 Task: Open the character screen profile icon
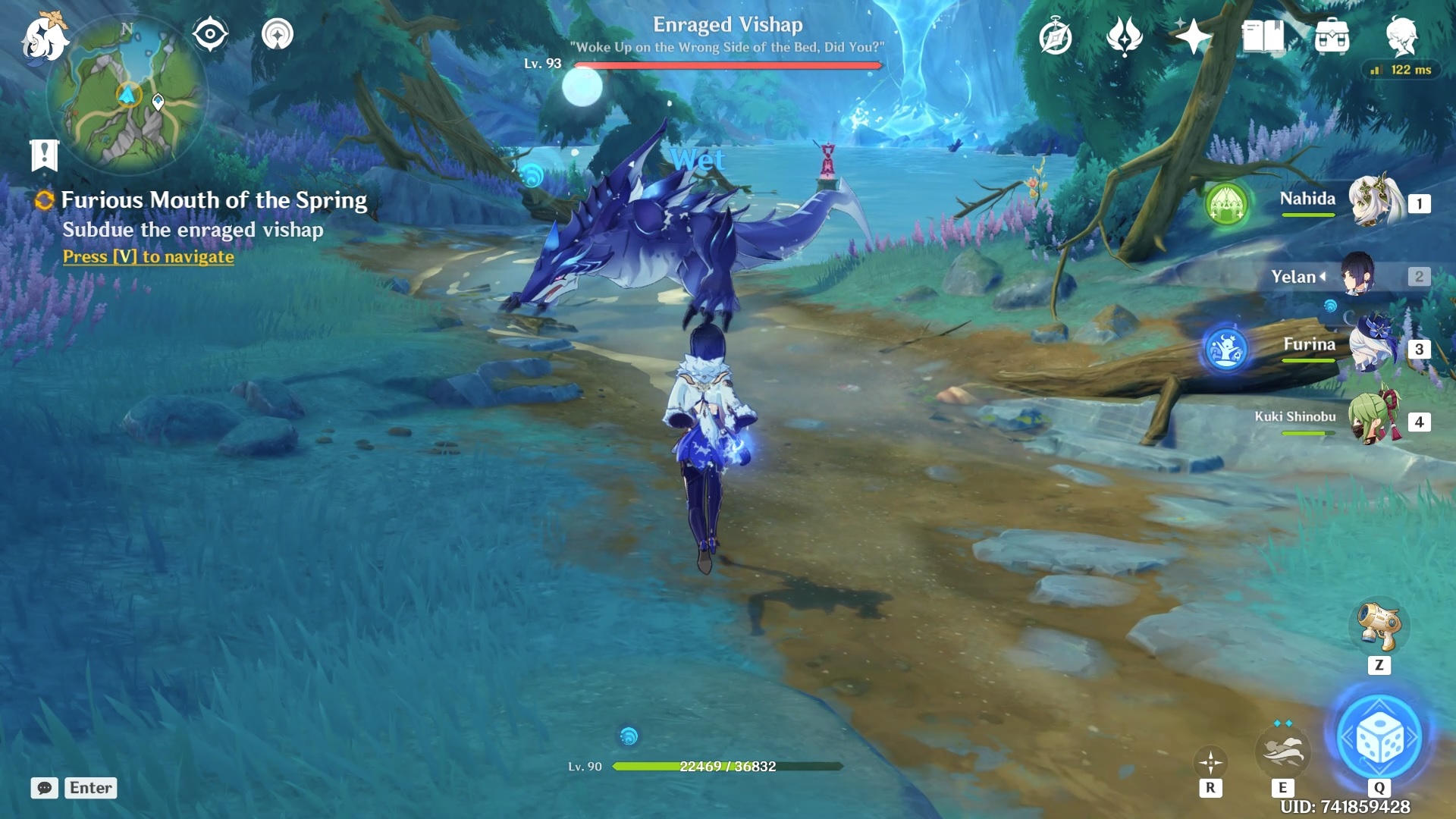1401,36
